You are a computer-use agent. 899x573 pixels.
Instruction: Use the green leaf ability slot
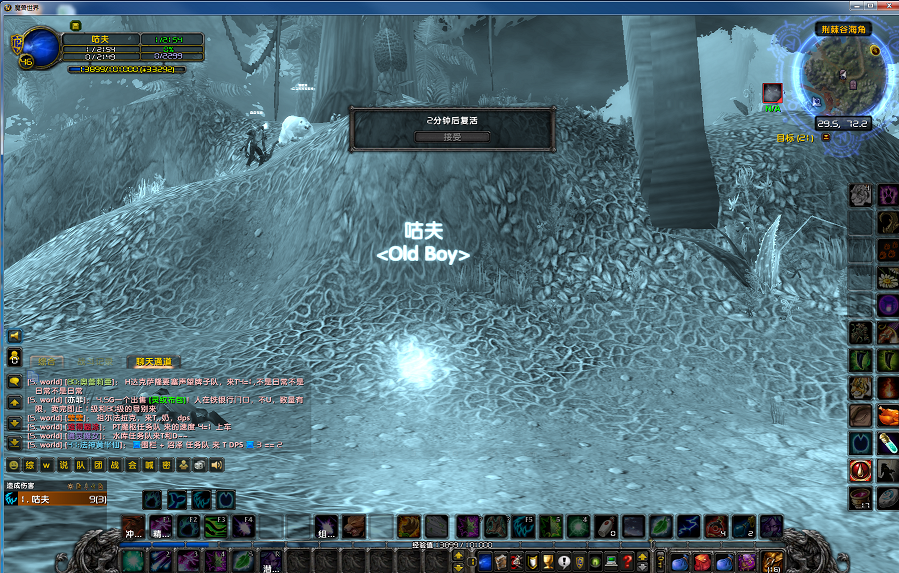point(659,526)
